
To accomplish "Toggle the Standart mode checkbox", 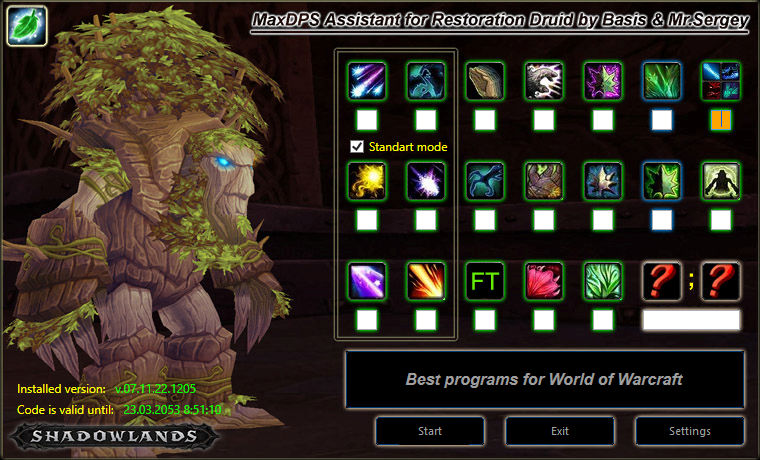I will (357, 147).
